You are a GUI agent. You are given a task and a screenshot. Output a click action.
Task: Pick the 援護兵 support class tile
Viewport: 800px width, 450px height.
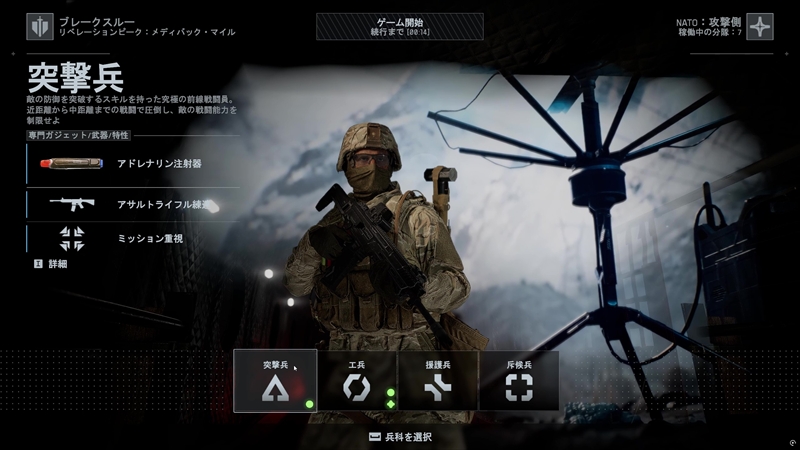(x=437, y=381)
